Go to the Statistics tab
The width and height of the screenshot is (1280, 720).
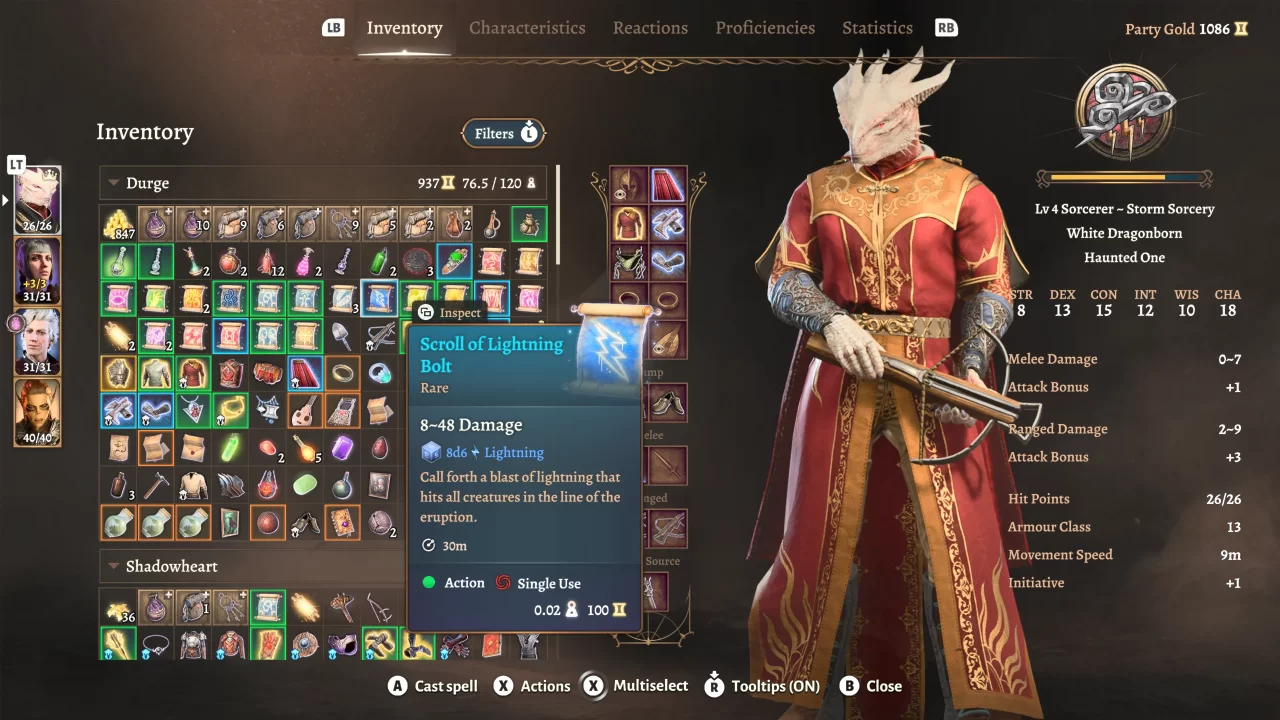(877, 28)
